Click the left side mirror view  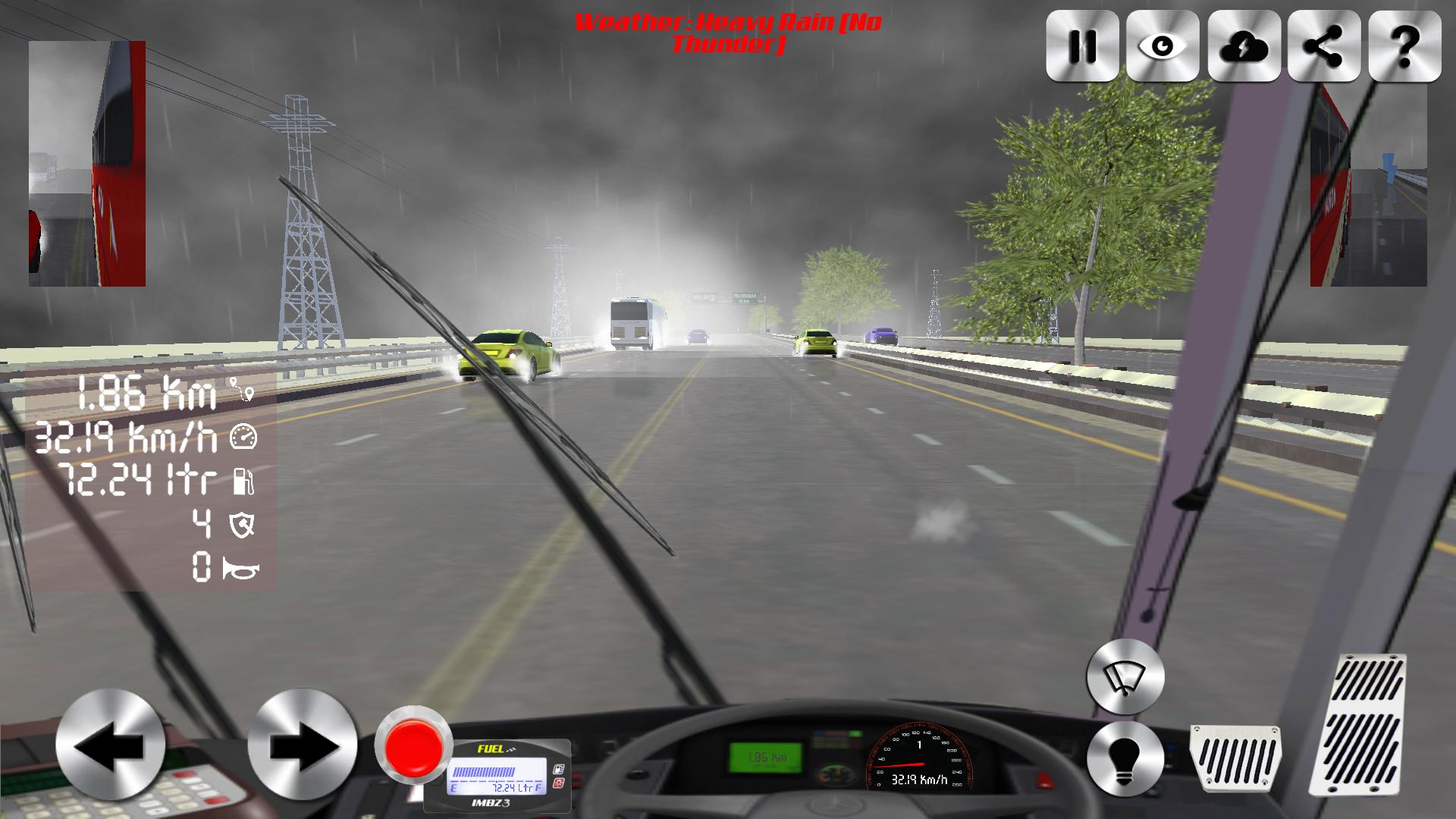coord(86,163)
